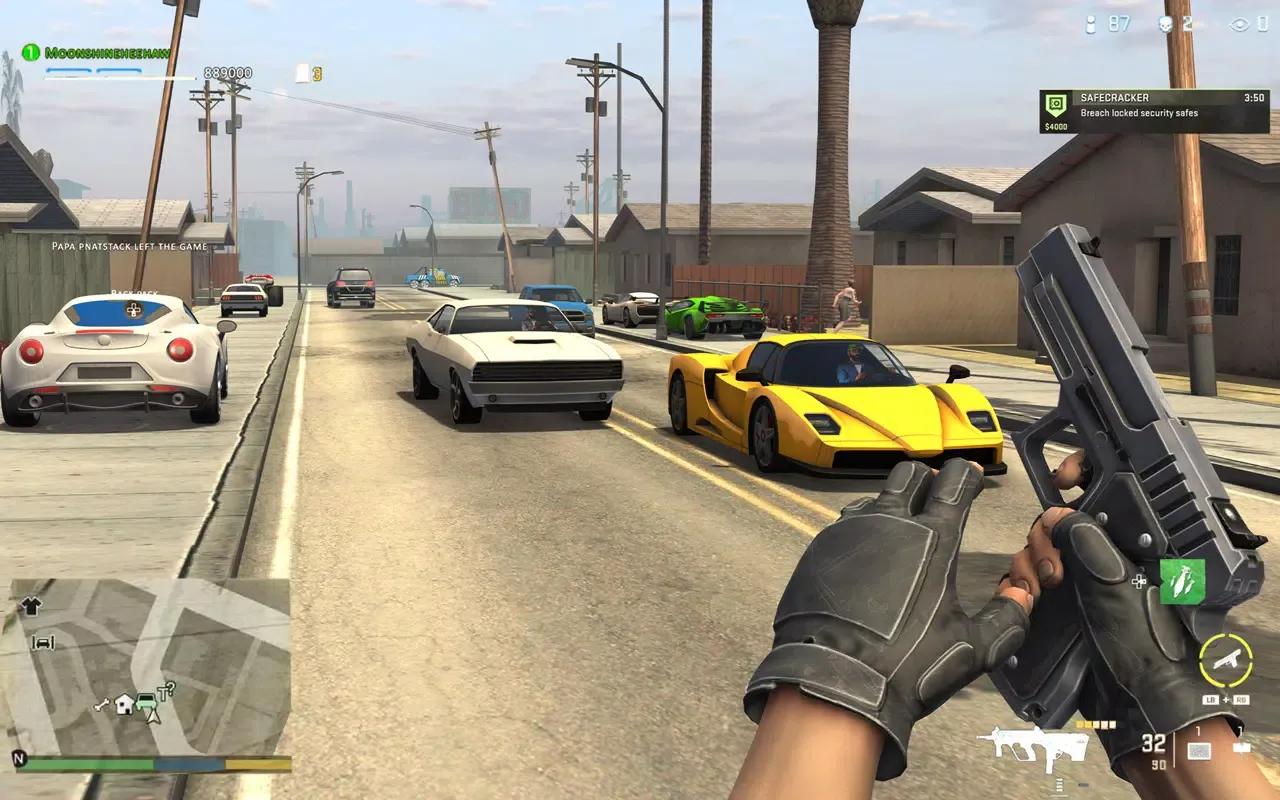Screen dimensions: 1280x800
Task: Click the skull kill-counter icon at top right
Action: coord(1165,24)
